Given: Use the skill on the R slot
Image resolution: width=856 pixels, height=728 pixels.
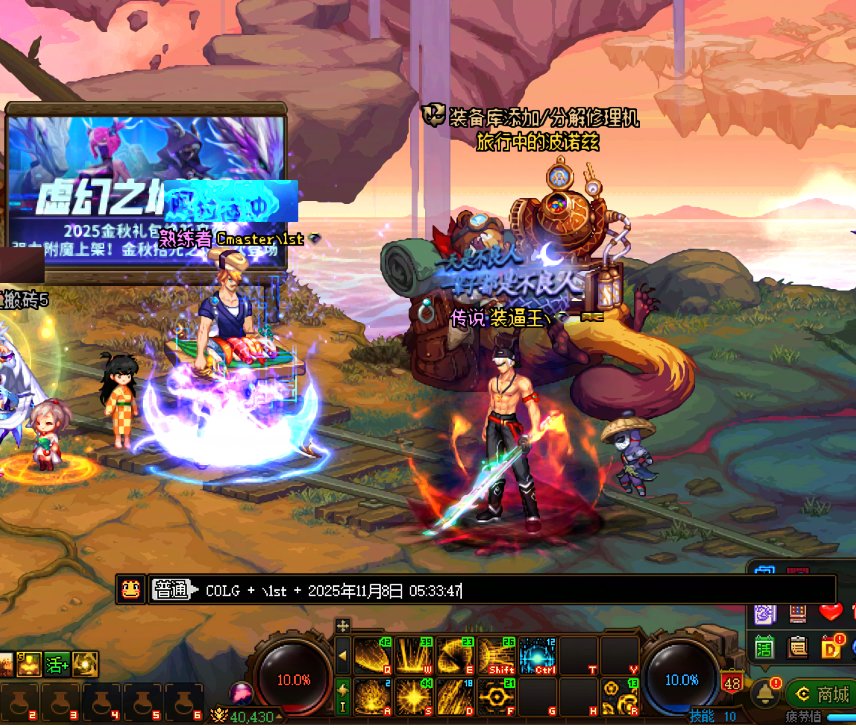Looking at the screenshot, I should [x=621, y=695].
